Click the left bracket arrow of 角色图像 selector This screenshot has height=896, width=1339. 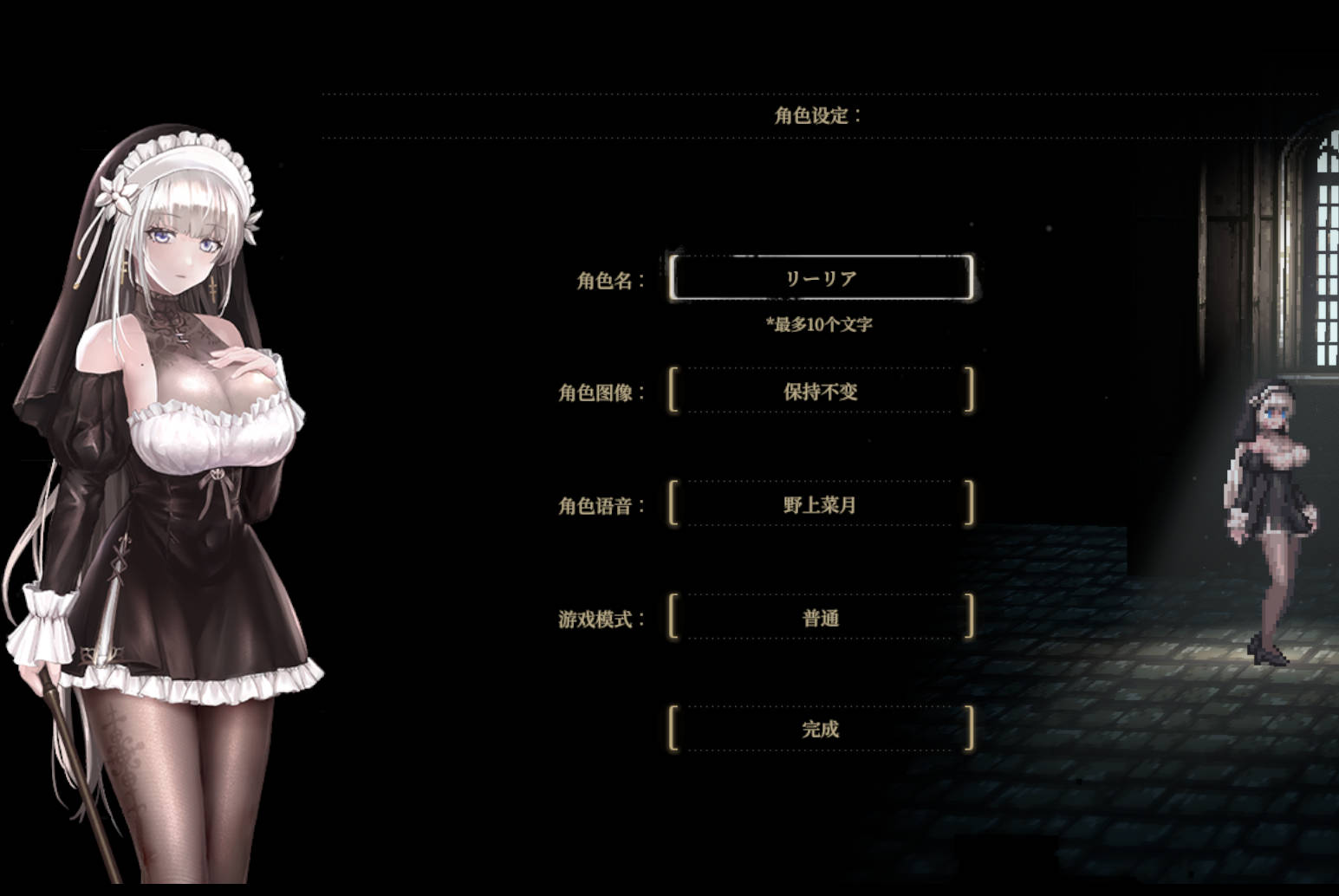click(x=671, y=391)
